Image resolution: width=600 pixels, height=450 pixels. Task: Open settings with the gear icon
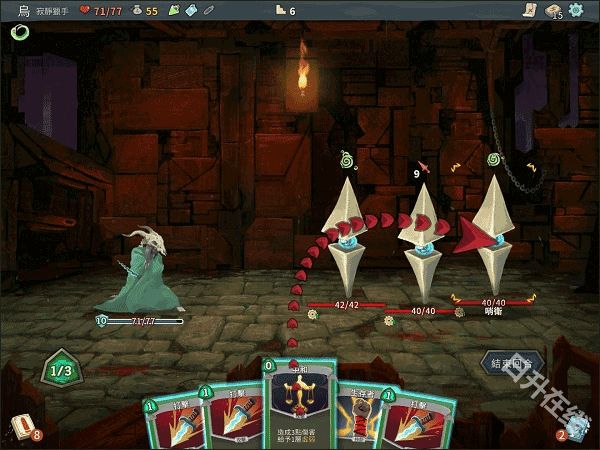point(576,10)
